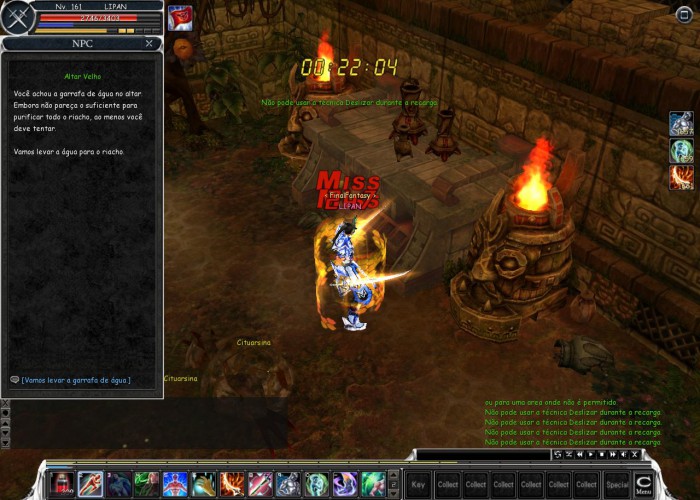This screenshot has width=700, height=500.
Task: Click the round square button in the top-right corner
Action: 684,13
